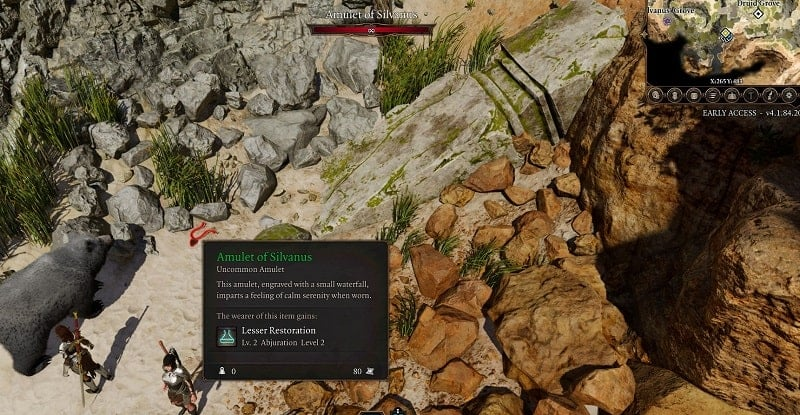Click the Lesser Restoration spell icon in tooltip
Viewport: 800px width, 415px height.
pos(228,337)
